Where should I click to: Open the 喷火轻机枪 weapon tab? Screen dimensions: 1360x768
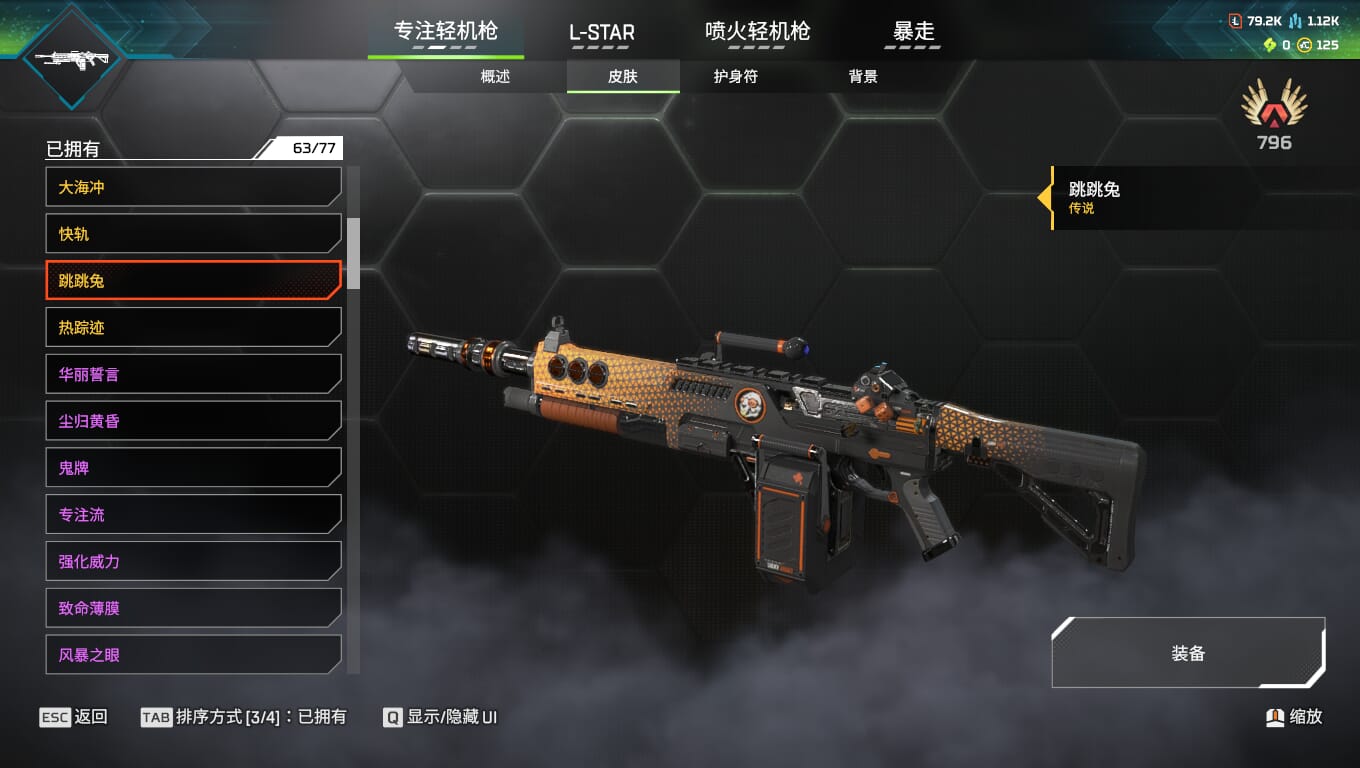[x=757, y=32]
